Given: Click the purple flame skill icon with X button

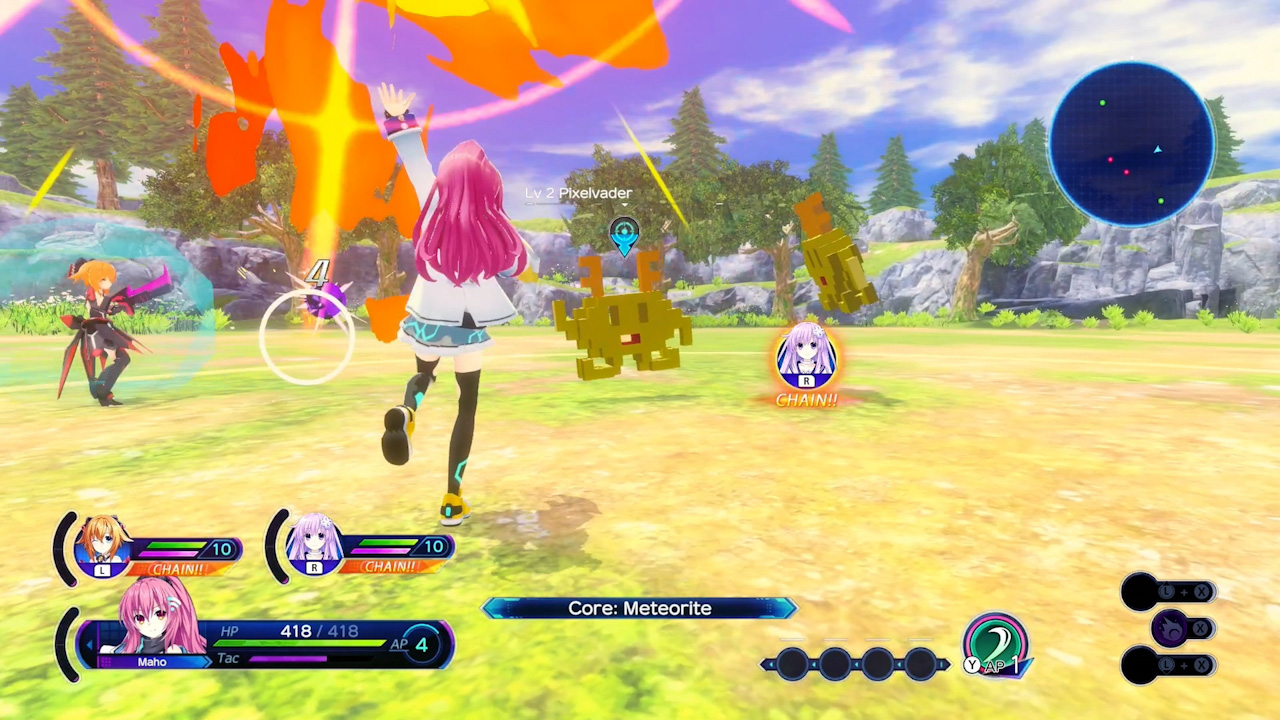Looking at the screenshot, I should pyautogui.click(x=1170, y=628).
